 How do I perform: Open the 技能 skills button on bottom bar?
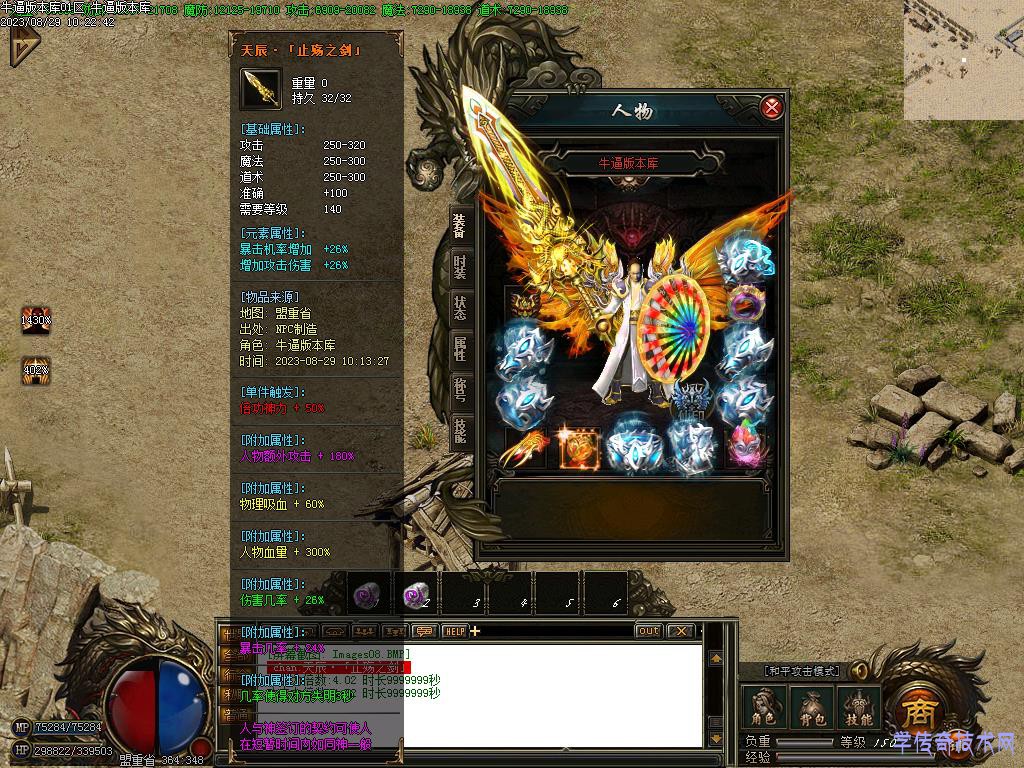pos(858,708)
